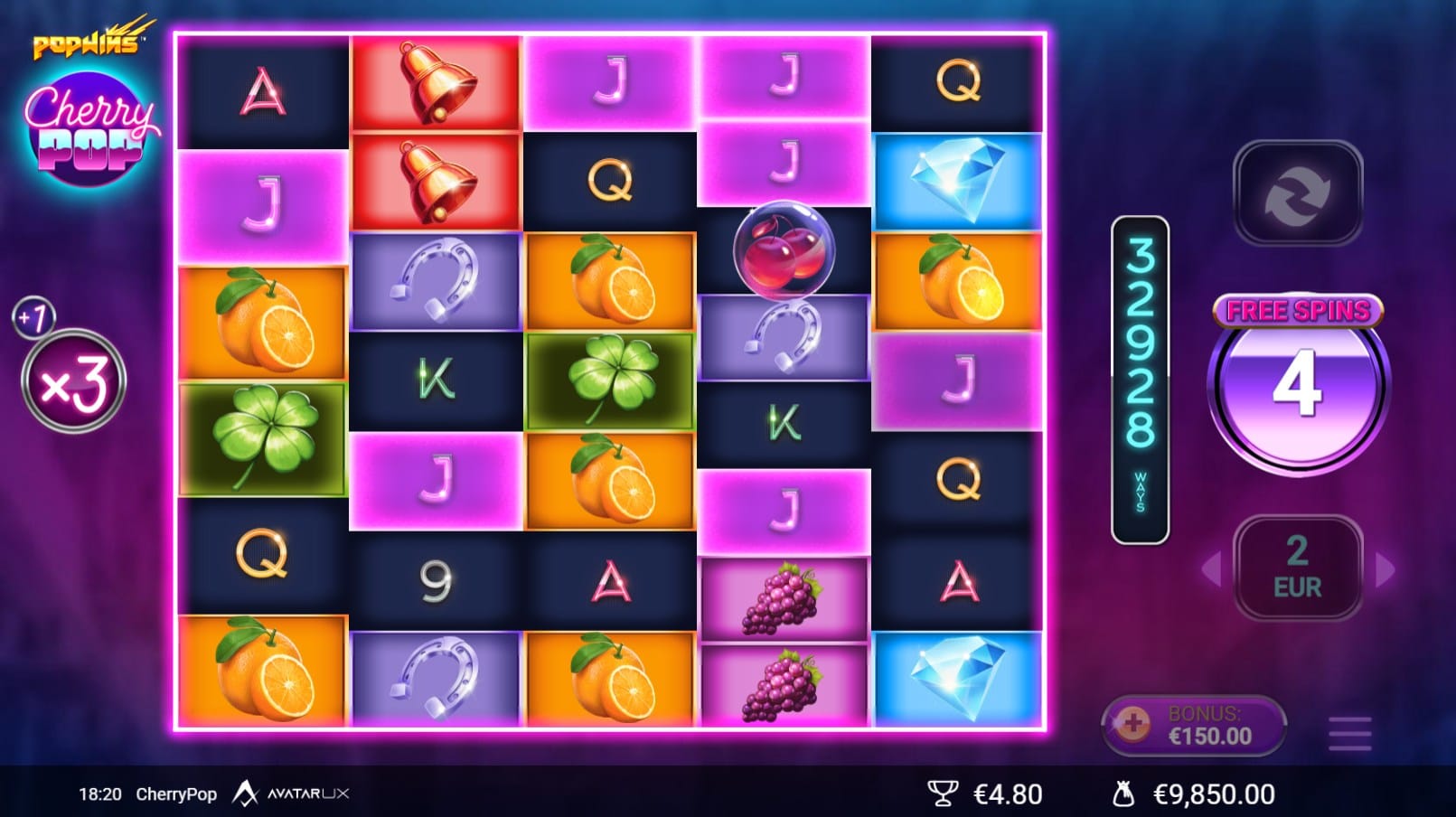Open the hamburger menu
This screenshot has width=1456, height=817.
click(x=1349, y=733)
